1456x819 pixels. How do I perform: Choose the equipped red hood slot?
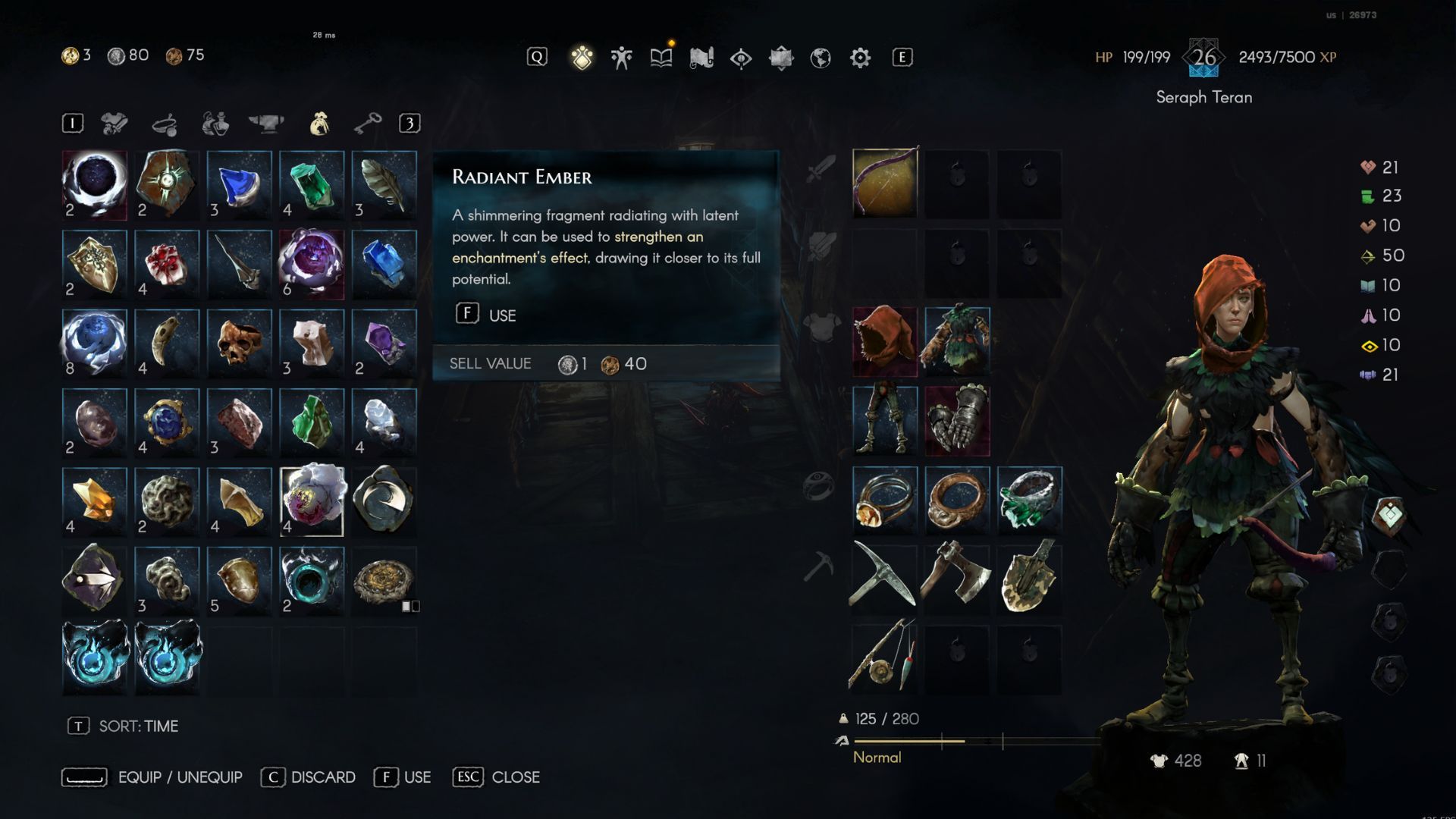coord(885,341)
